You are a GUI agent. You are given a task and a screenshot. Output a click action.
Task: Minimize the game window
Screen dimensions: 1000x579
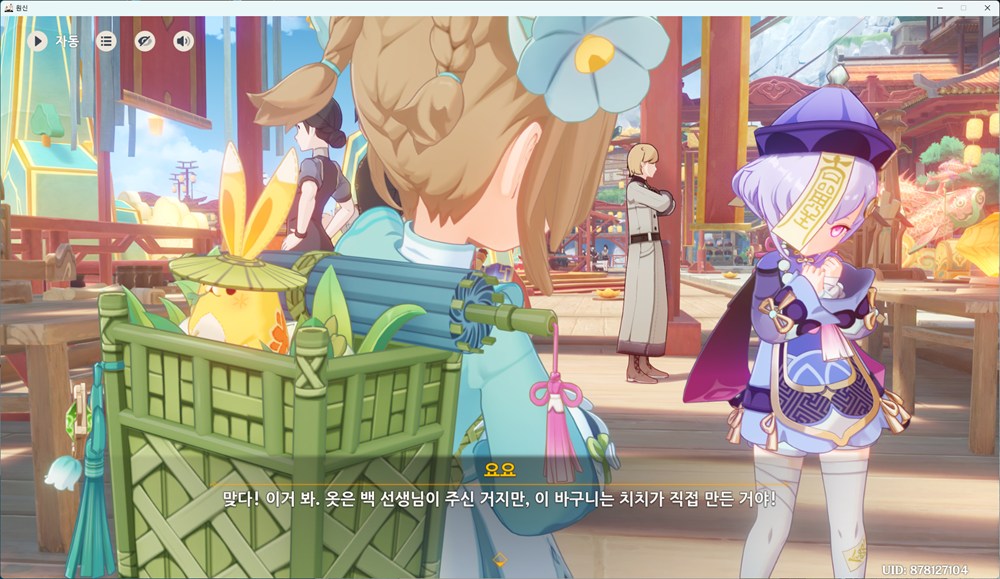[940, 7]
